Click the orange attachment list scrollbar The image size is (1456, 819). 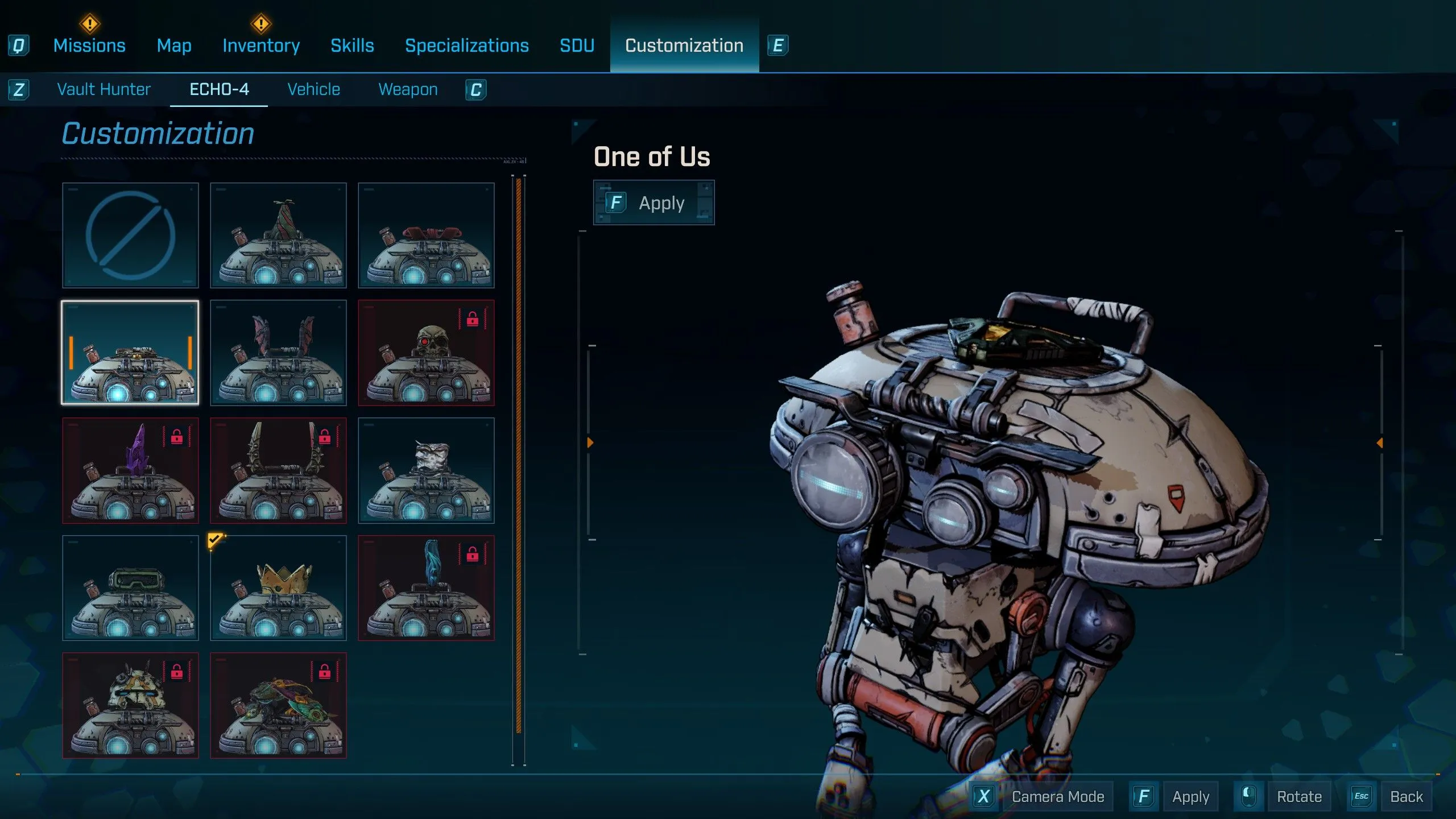518,455
